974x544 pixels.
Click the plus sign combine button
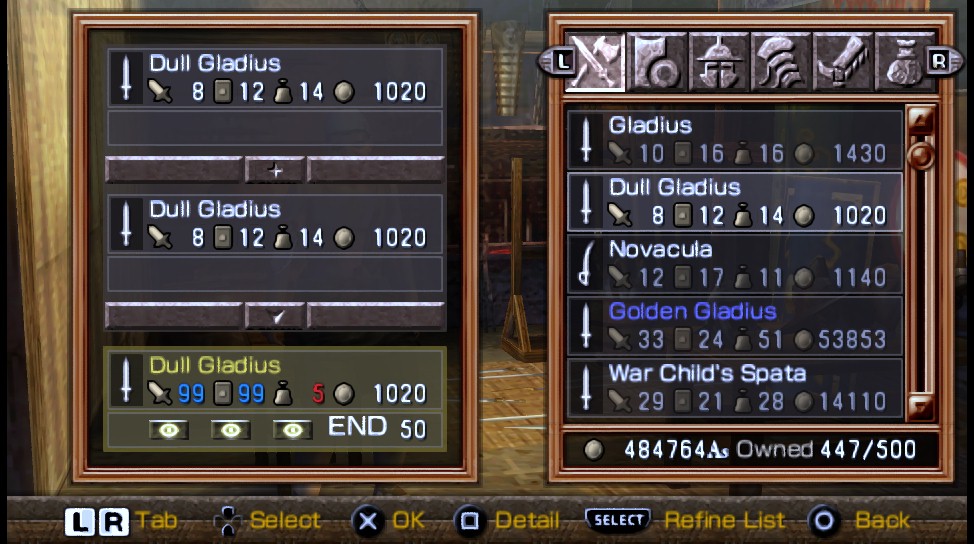pos(275,171)
